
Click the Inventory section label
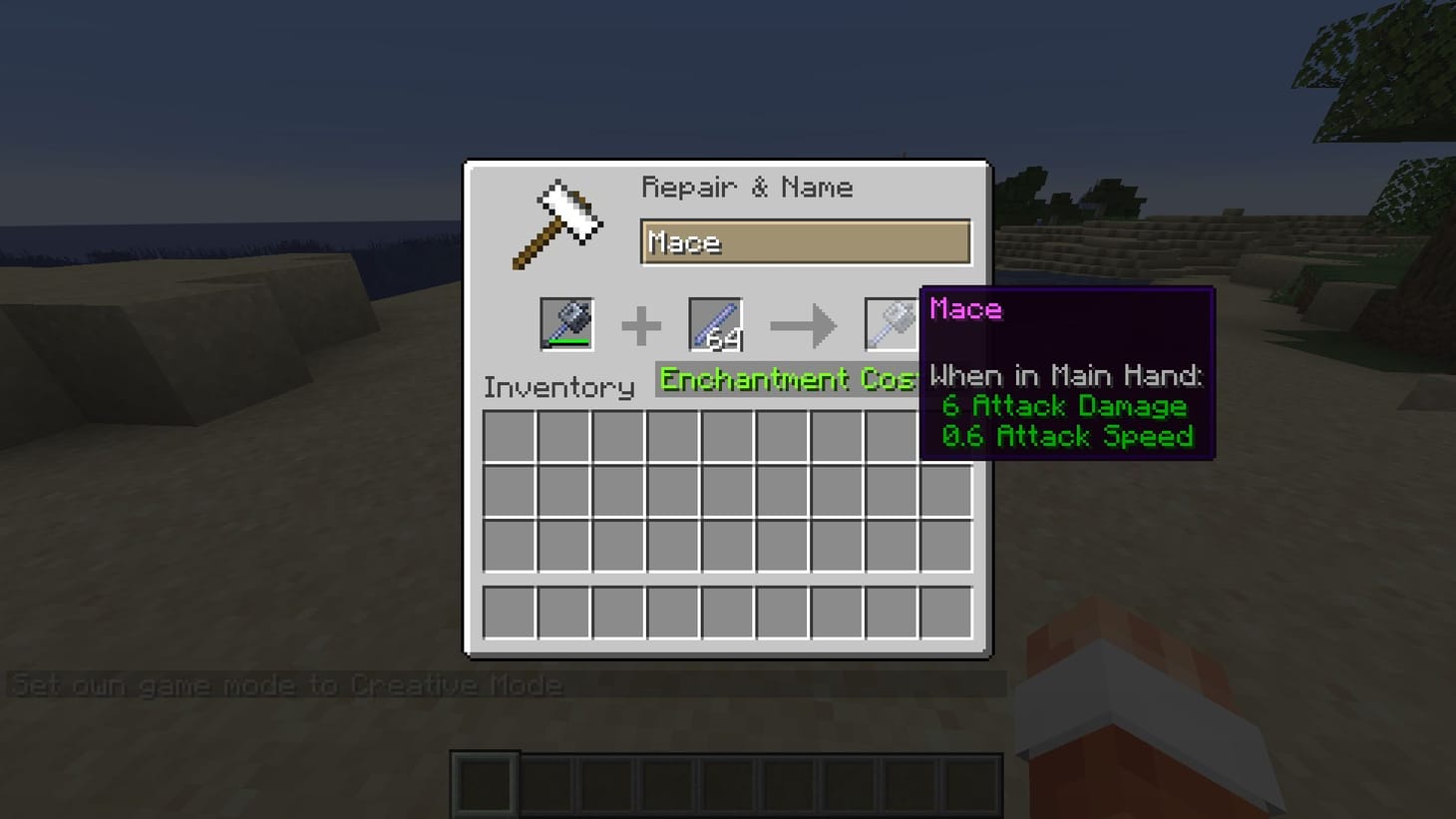click(557, 387)
